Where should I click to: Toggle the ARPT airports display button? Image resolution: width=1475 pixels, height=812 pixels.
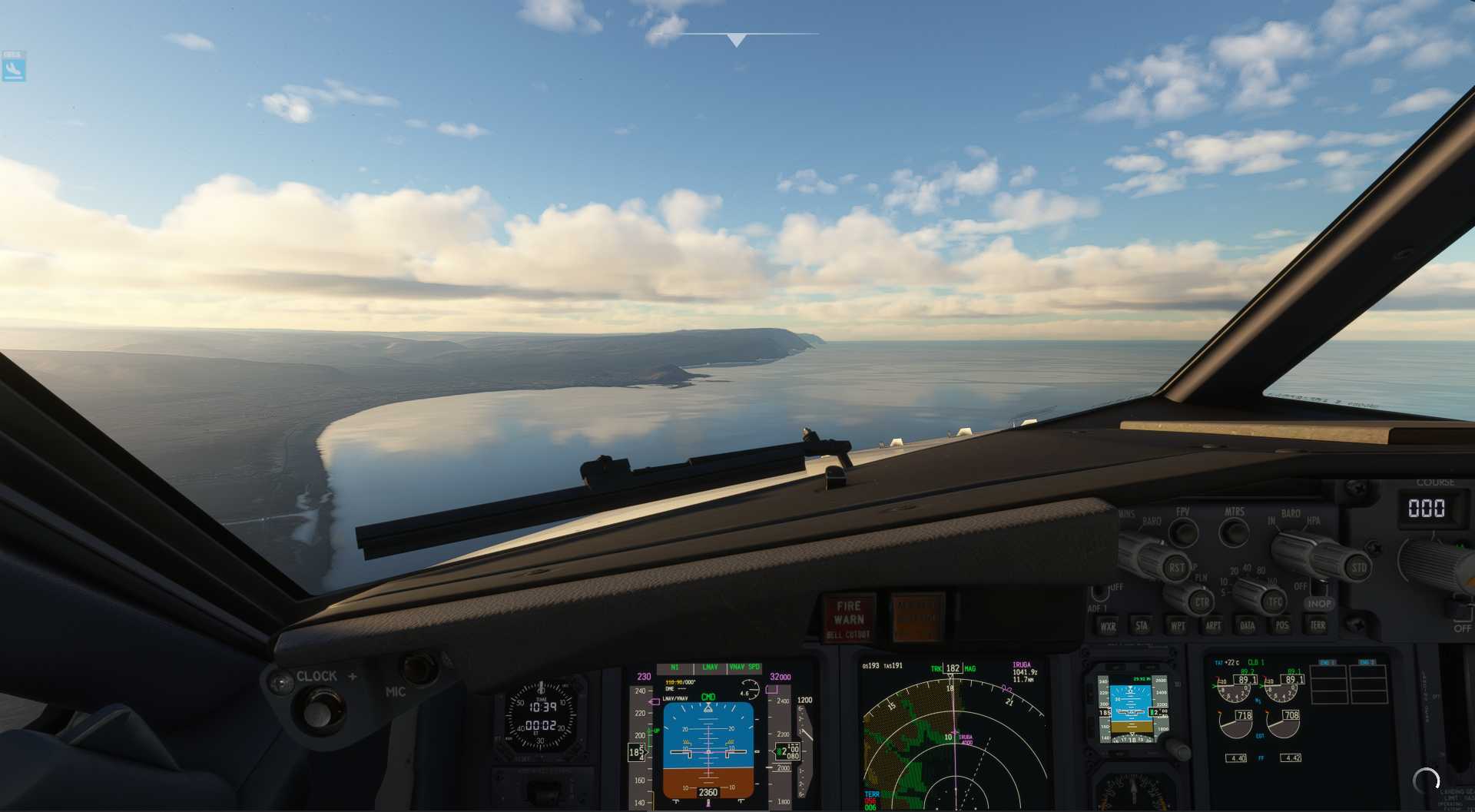(1212, 626)
